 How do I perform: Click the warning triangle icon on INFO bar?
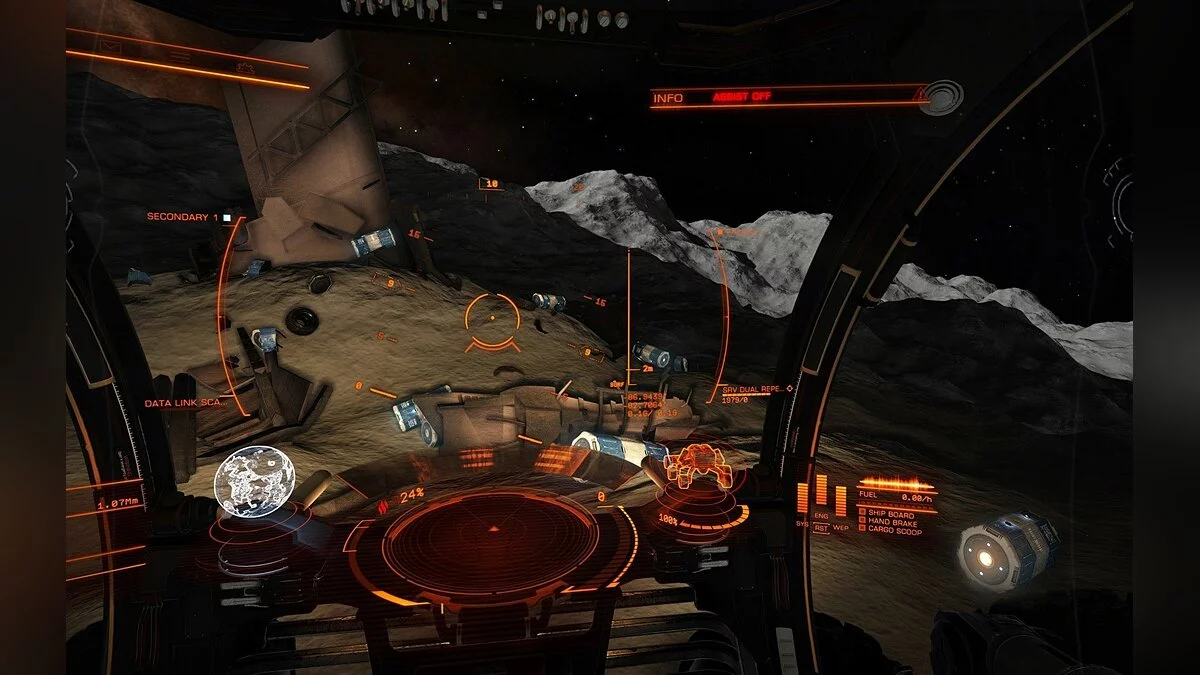pyautogui.click(x=919, y=96)
